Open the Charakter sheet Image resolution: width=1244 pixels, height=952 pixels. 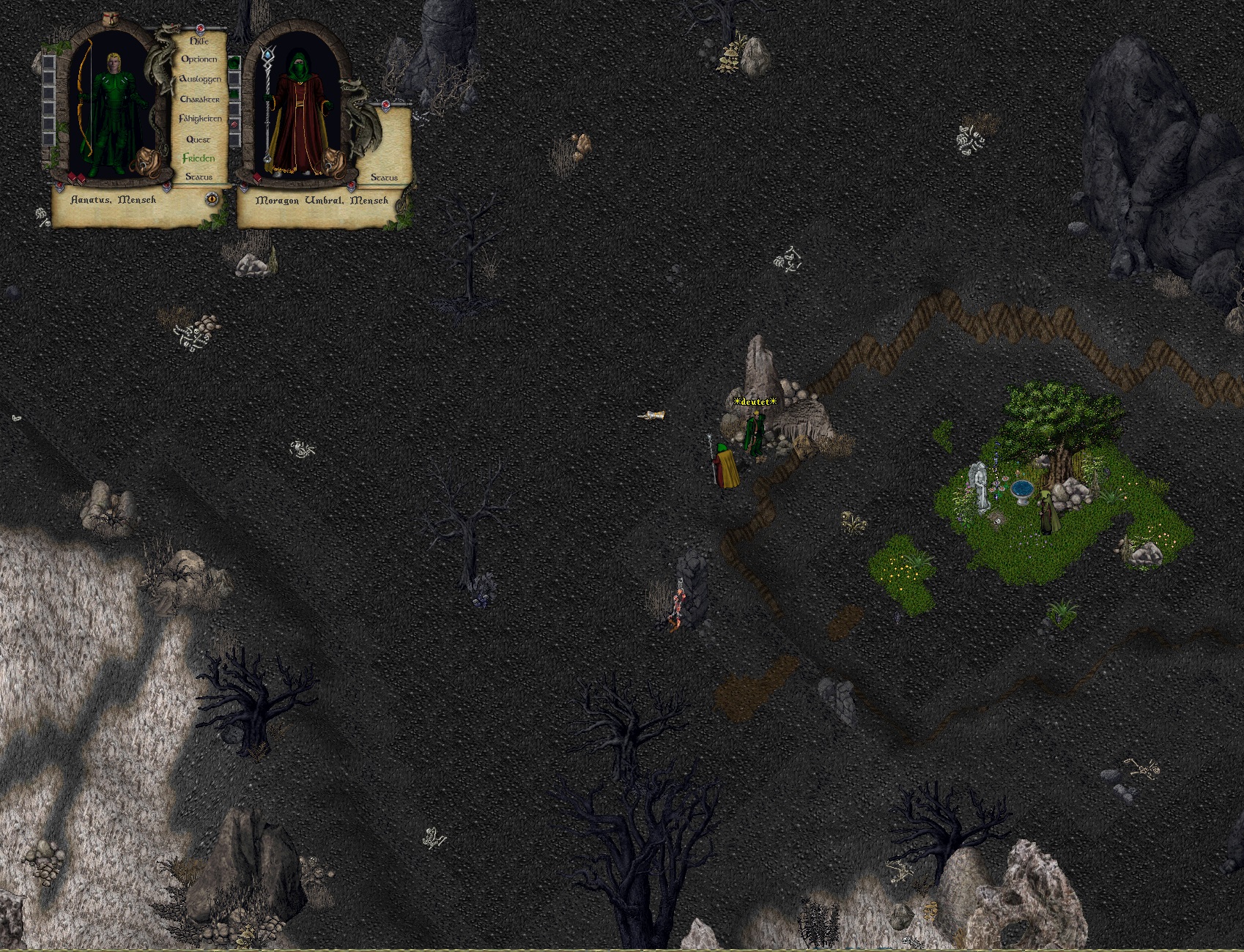(x=199, y=99)
